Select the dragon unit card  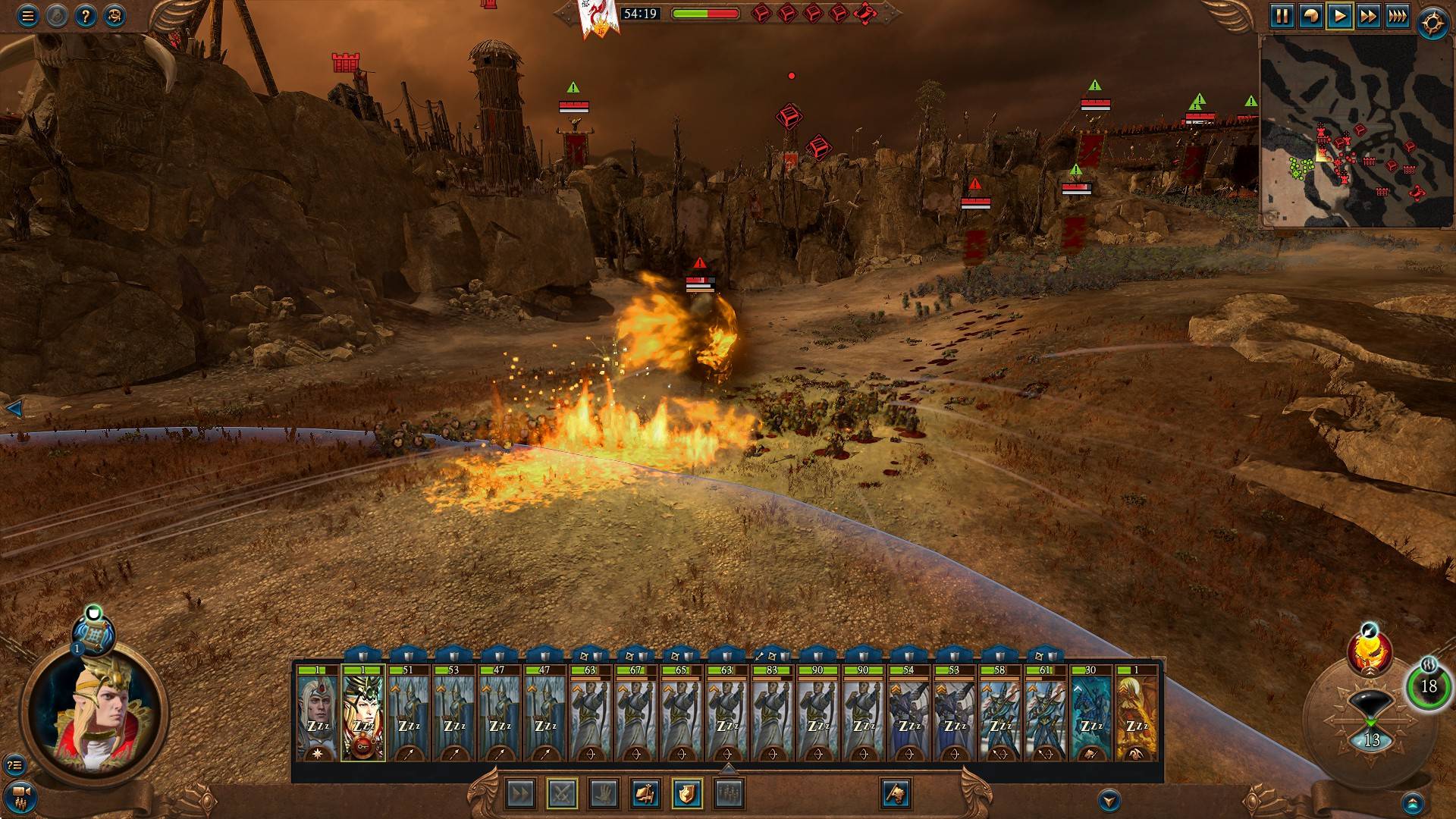tap(1136, 713)
